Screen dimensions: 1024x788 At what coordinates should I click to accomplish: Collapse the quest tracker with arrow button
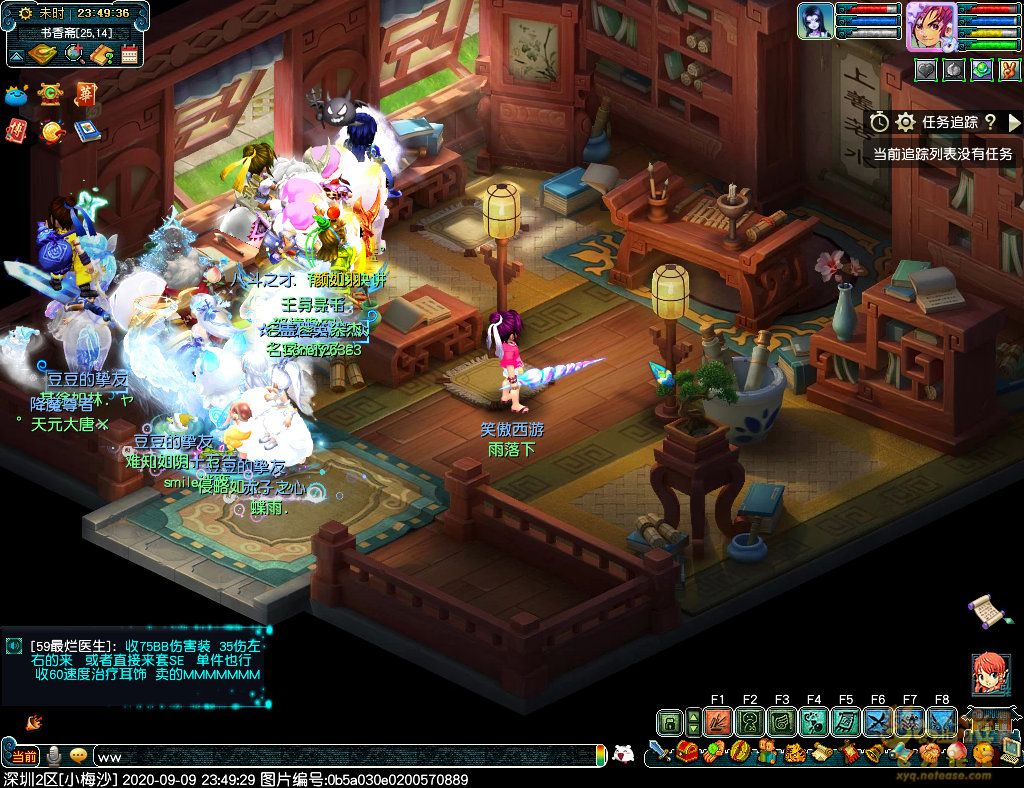pyautogui.click(x=1014, y=122)
